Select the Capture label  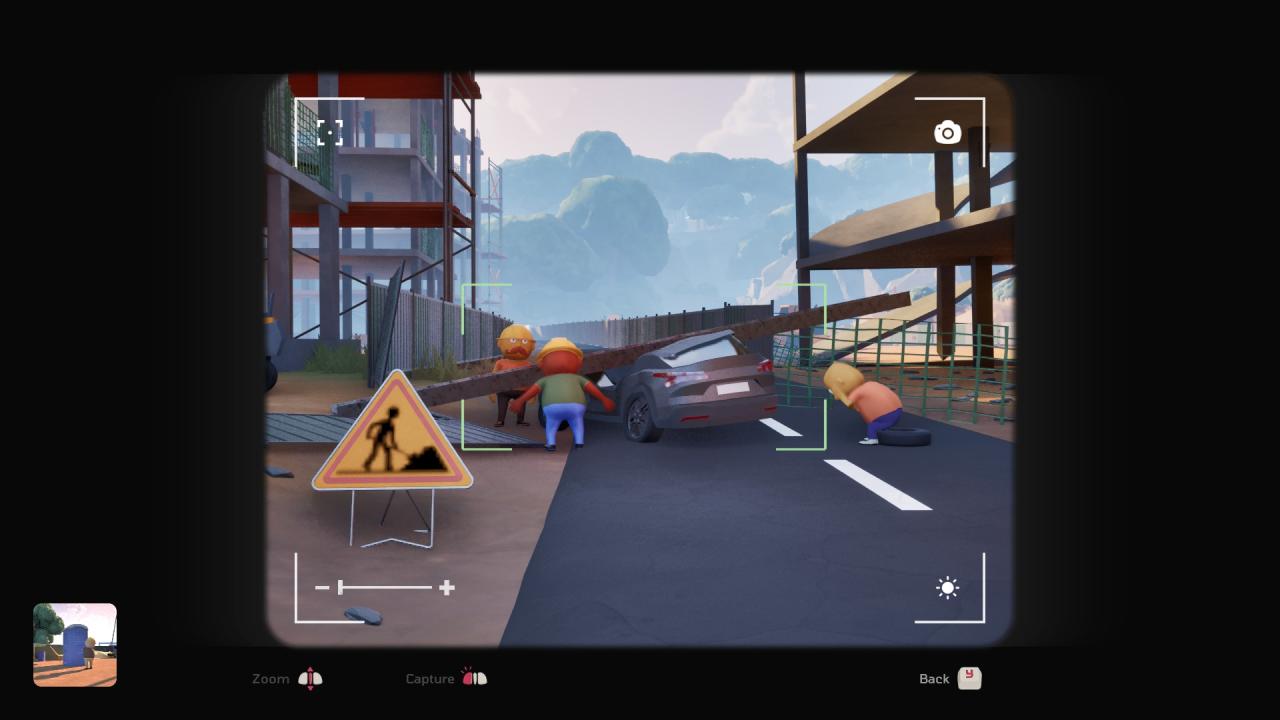(x=430, y=679)
